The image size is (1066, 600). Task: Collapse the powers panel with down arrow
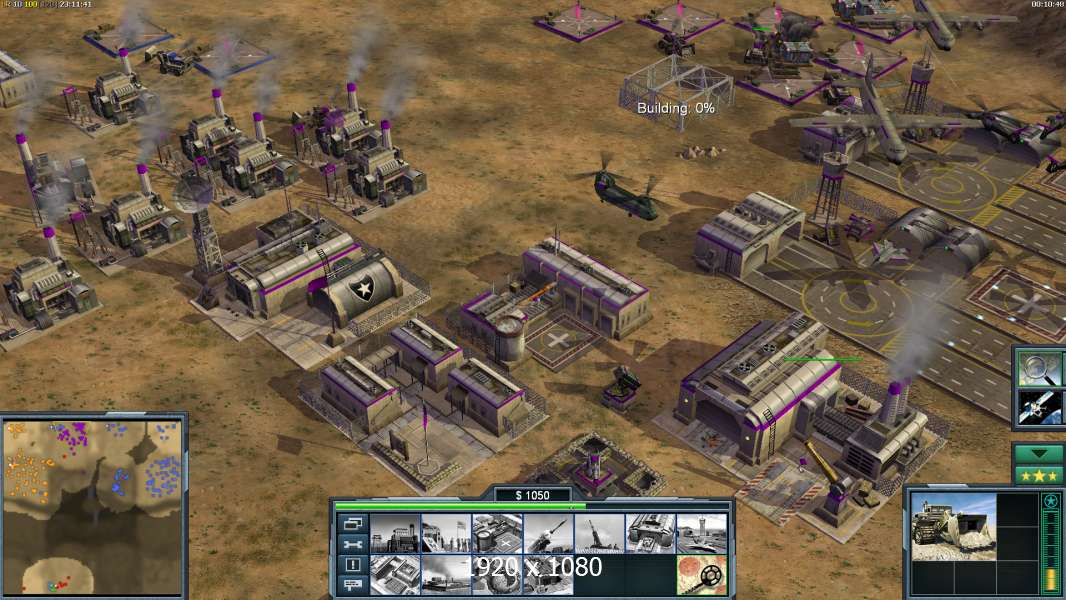pos(1039,453)
